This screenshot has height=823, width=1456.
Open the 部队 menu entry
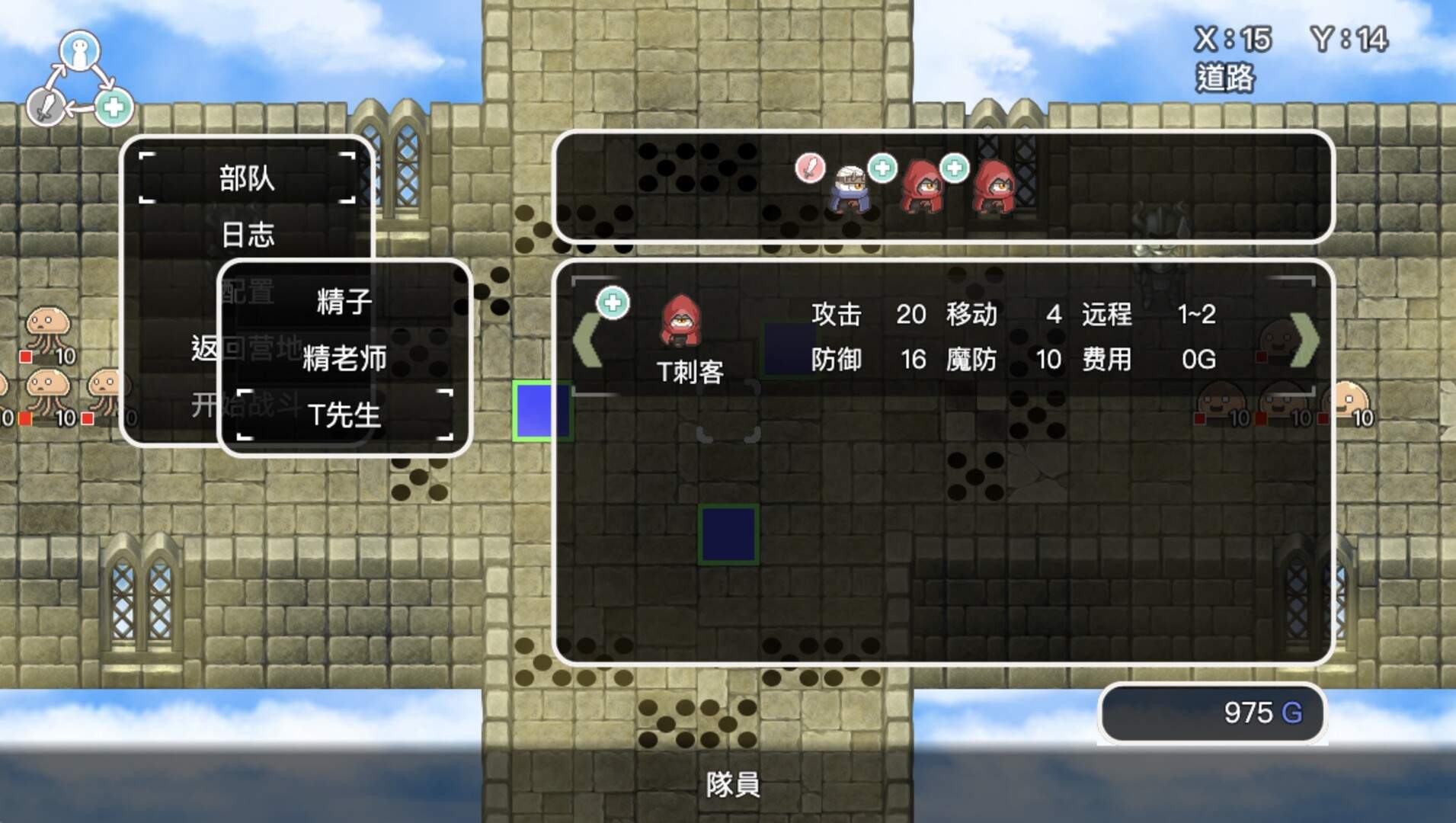246,178
